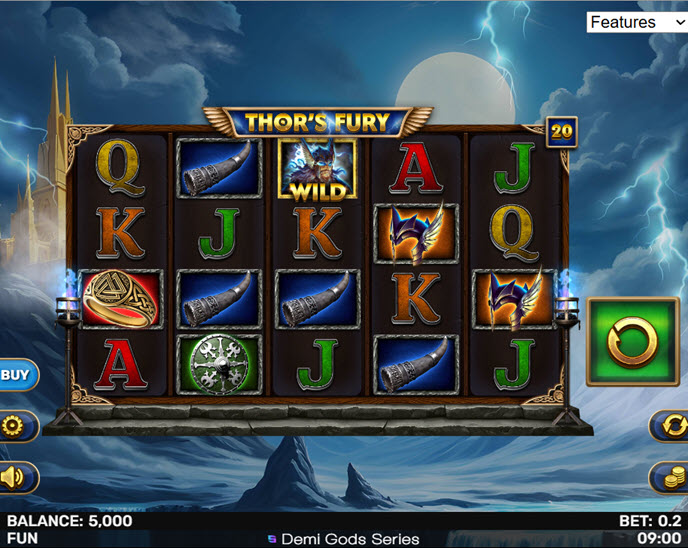Open the coin stack bet settings
Screen dimensions: 688x548
click(671, 477)
